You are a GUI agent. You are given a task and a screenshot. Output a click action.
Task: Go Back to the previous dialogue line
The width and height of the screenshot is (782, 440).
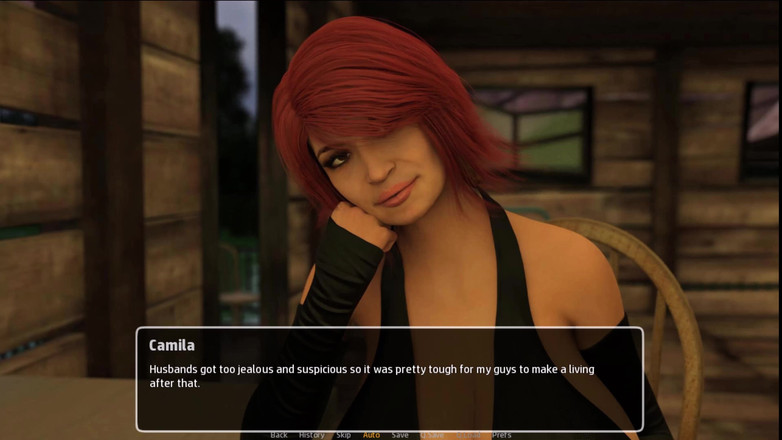(279, 435)
